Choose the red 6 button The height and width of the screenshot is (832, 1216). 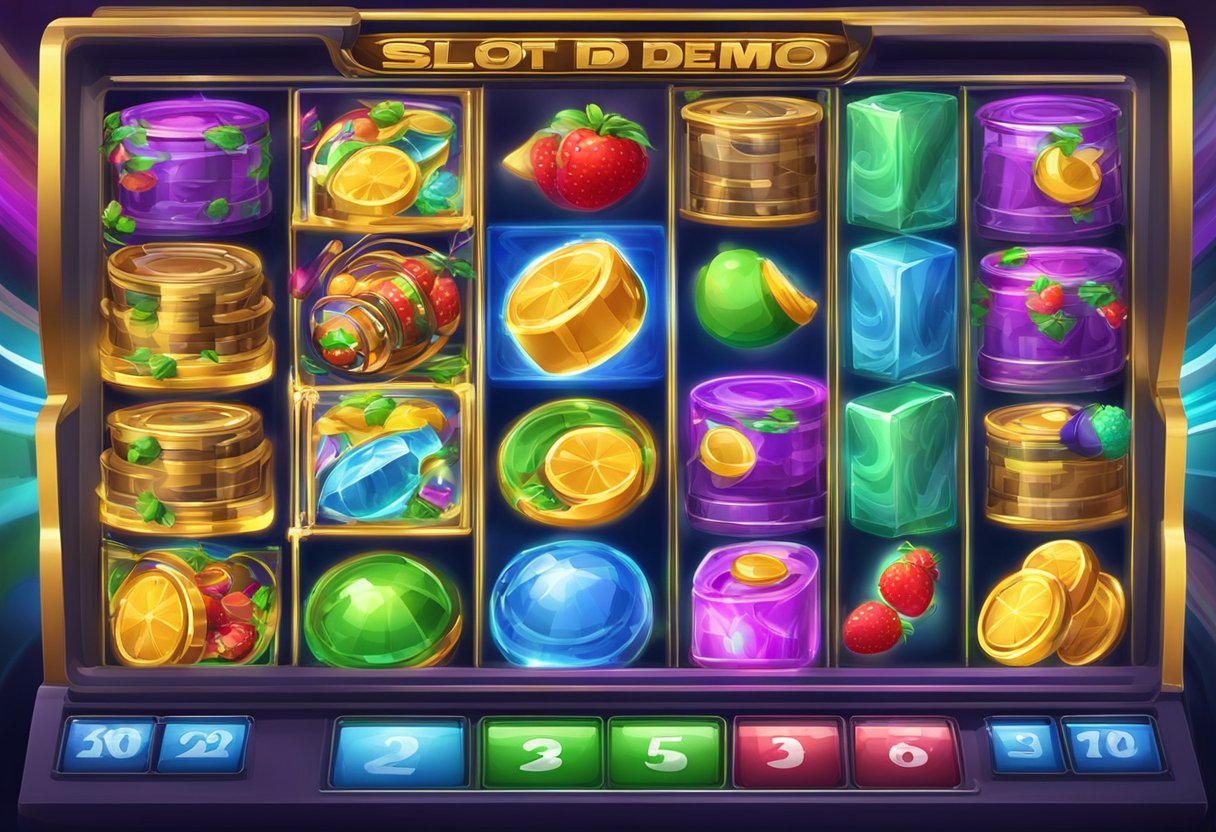click(x=906, y=753)
